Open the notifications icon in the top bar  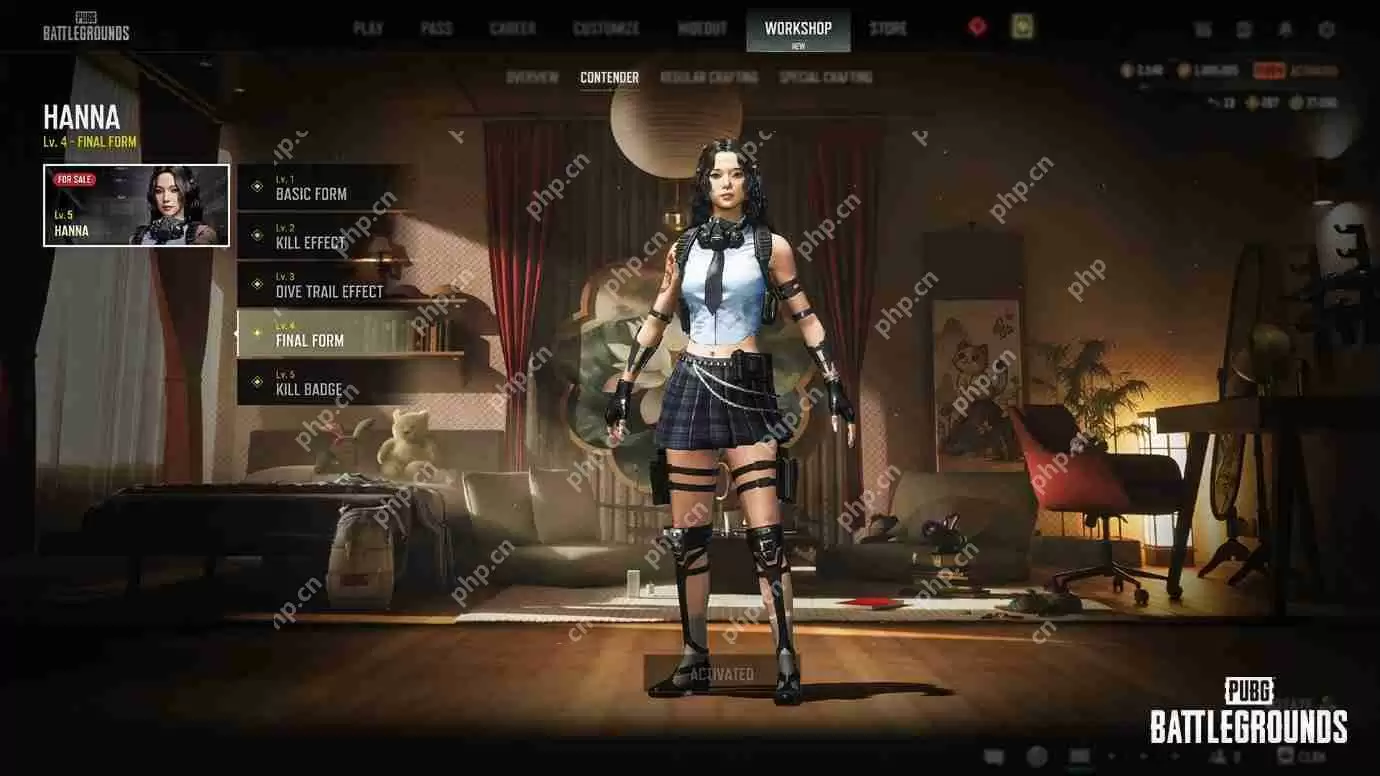[x=1285, y=28]
